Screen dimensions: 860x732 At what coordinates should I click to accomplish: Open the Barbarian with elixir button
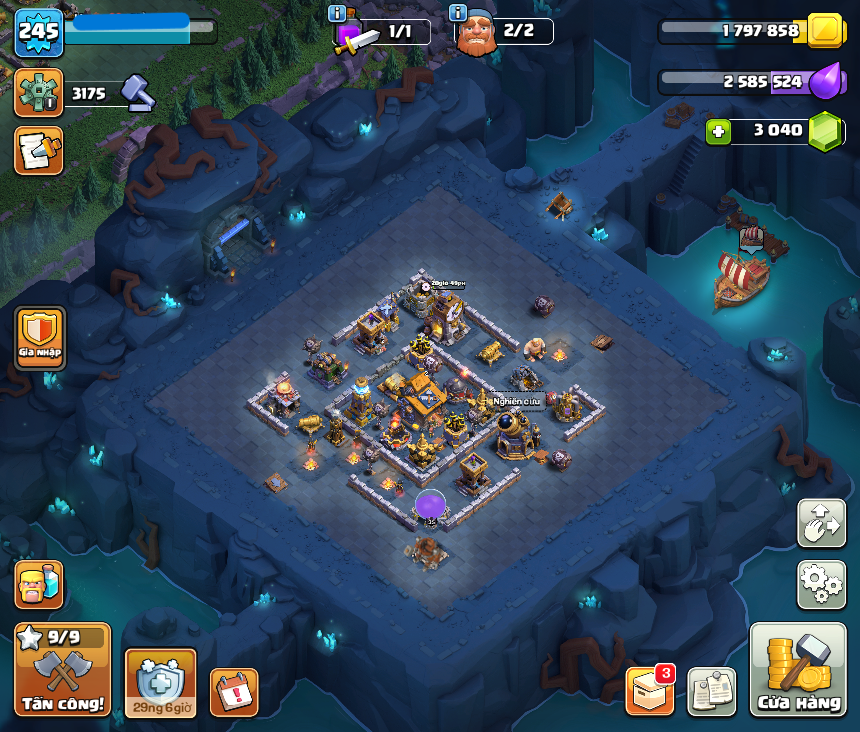click(39, 584)
